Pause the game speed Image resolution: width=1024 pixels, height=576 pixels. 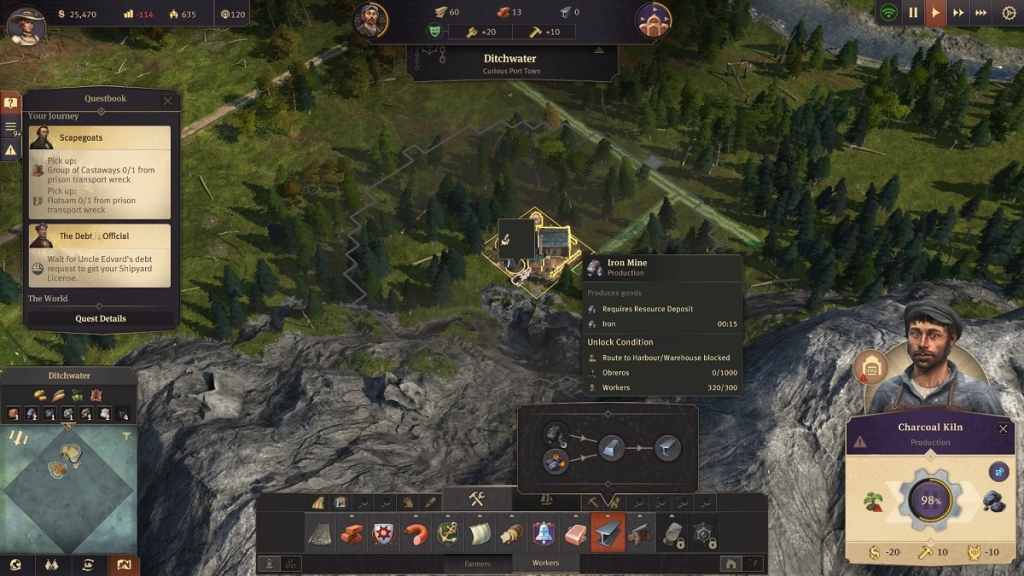pos(912,13)
